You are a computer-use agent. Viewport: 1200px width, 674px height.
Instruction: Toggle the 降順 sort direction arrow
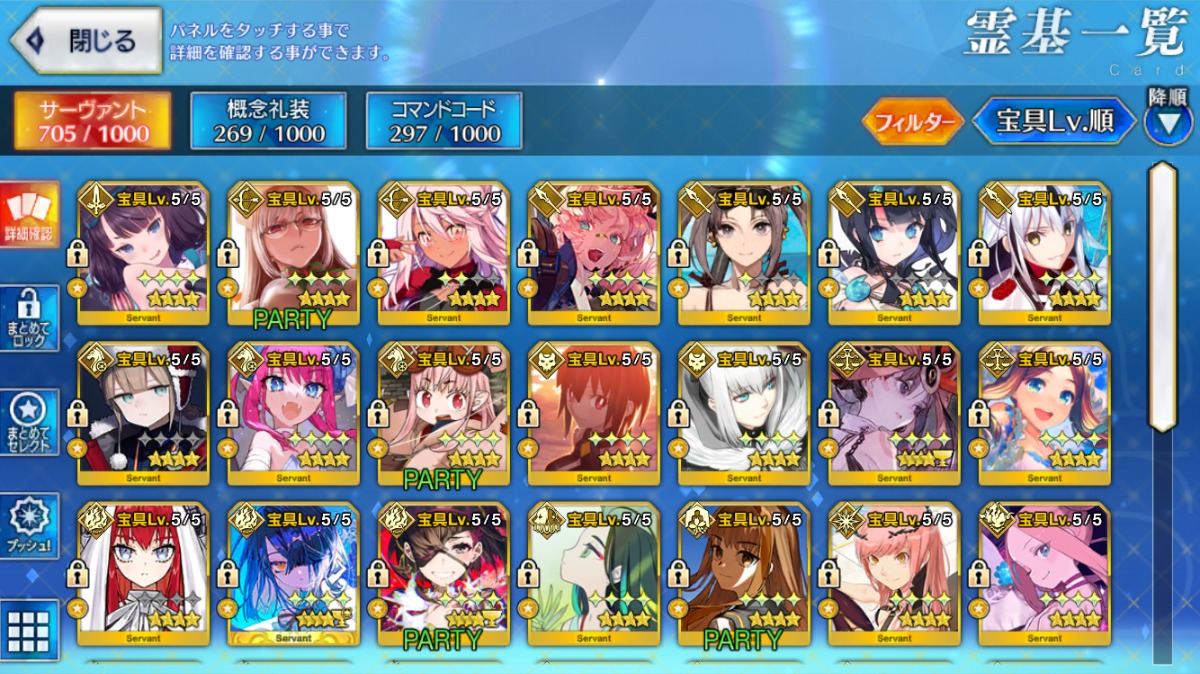tap(1167, 122)
